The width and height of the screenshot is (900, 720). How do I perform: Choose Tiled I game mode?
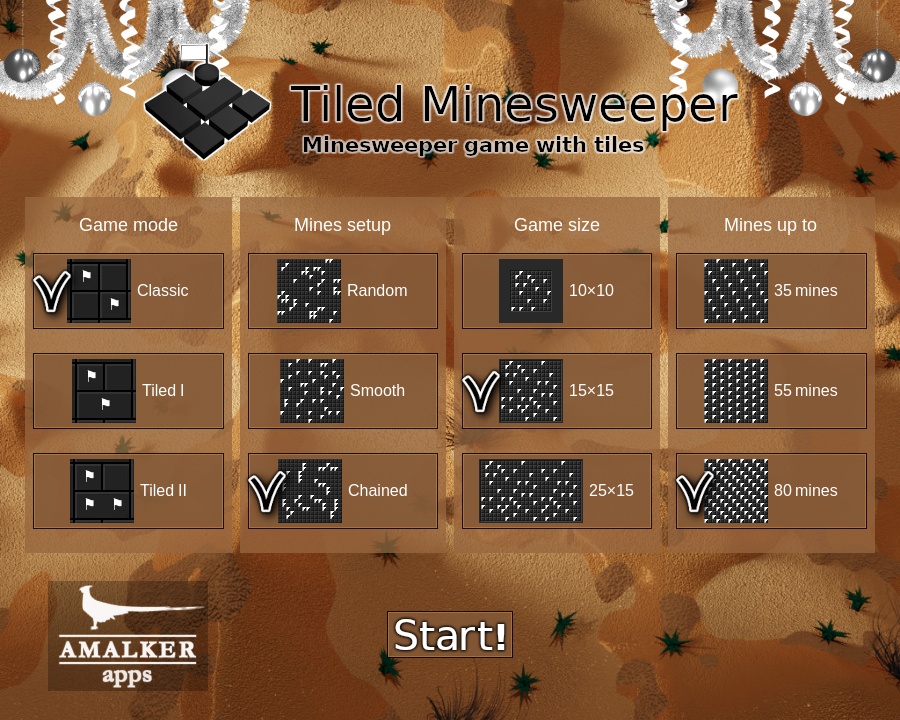point(128,391)
